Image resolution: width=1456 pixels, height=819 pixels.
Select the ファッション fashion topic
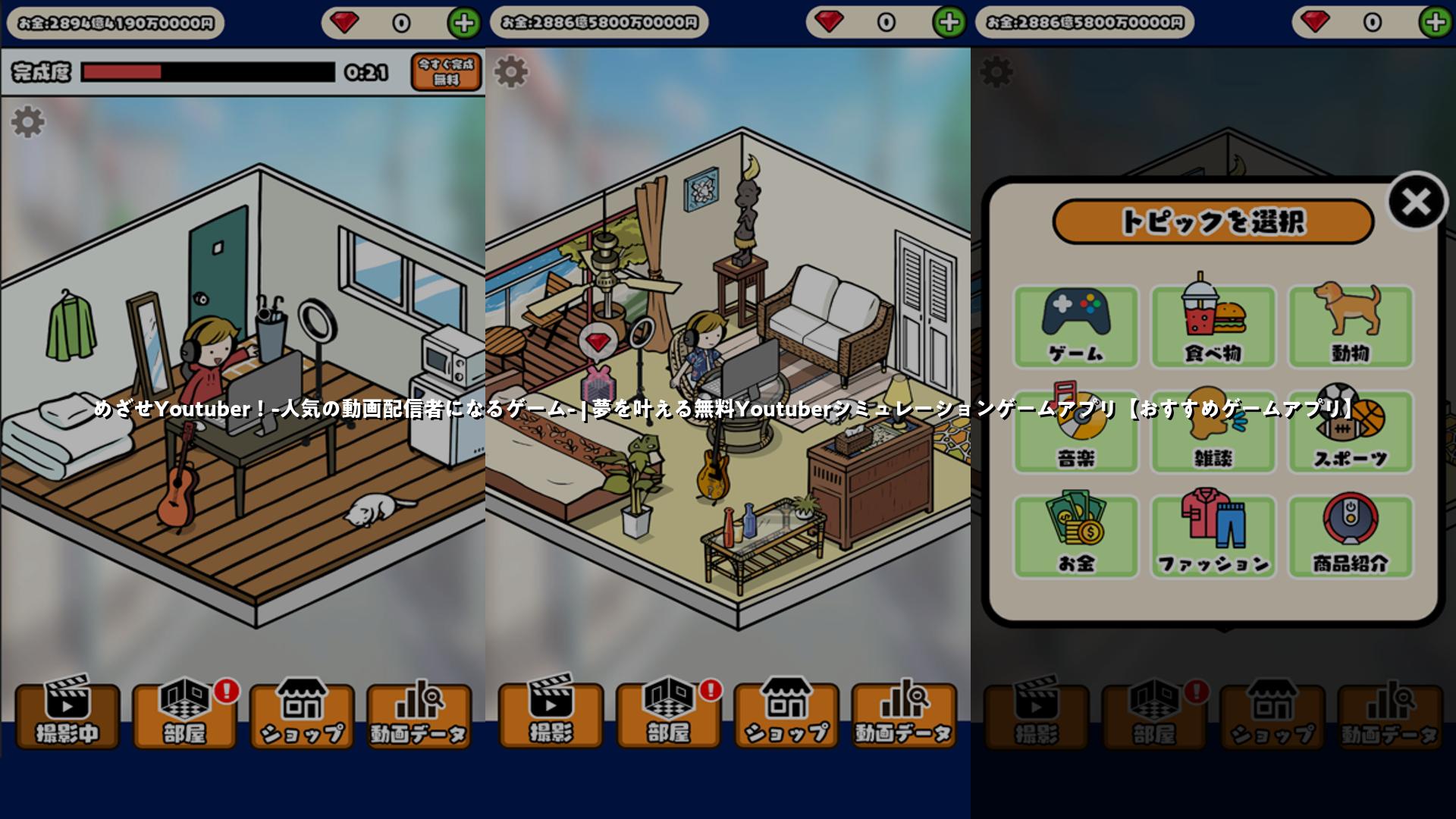coord(1213,537)
